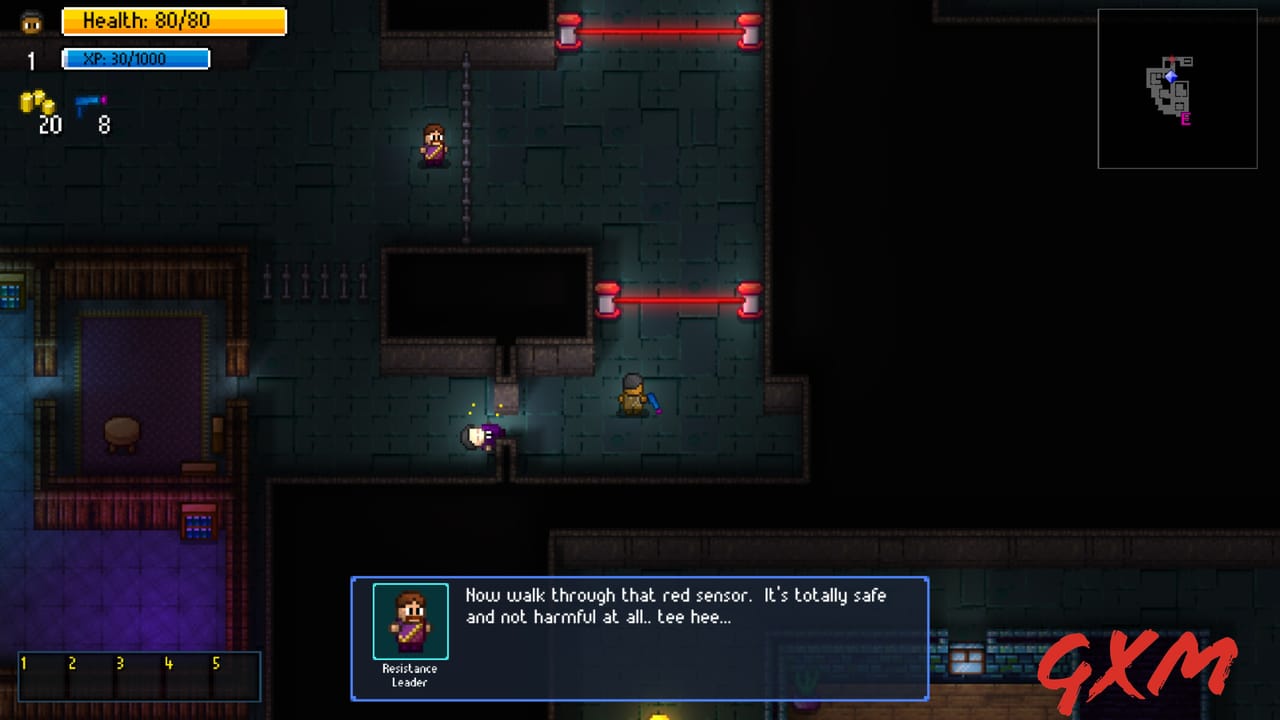Click the Resistance Leader dialogue portrait
The height and width of the screenshot is (720, 1280).
[x=409, y=620]
